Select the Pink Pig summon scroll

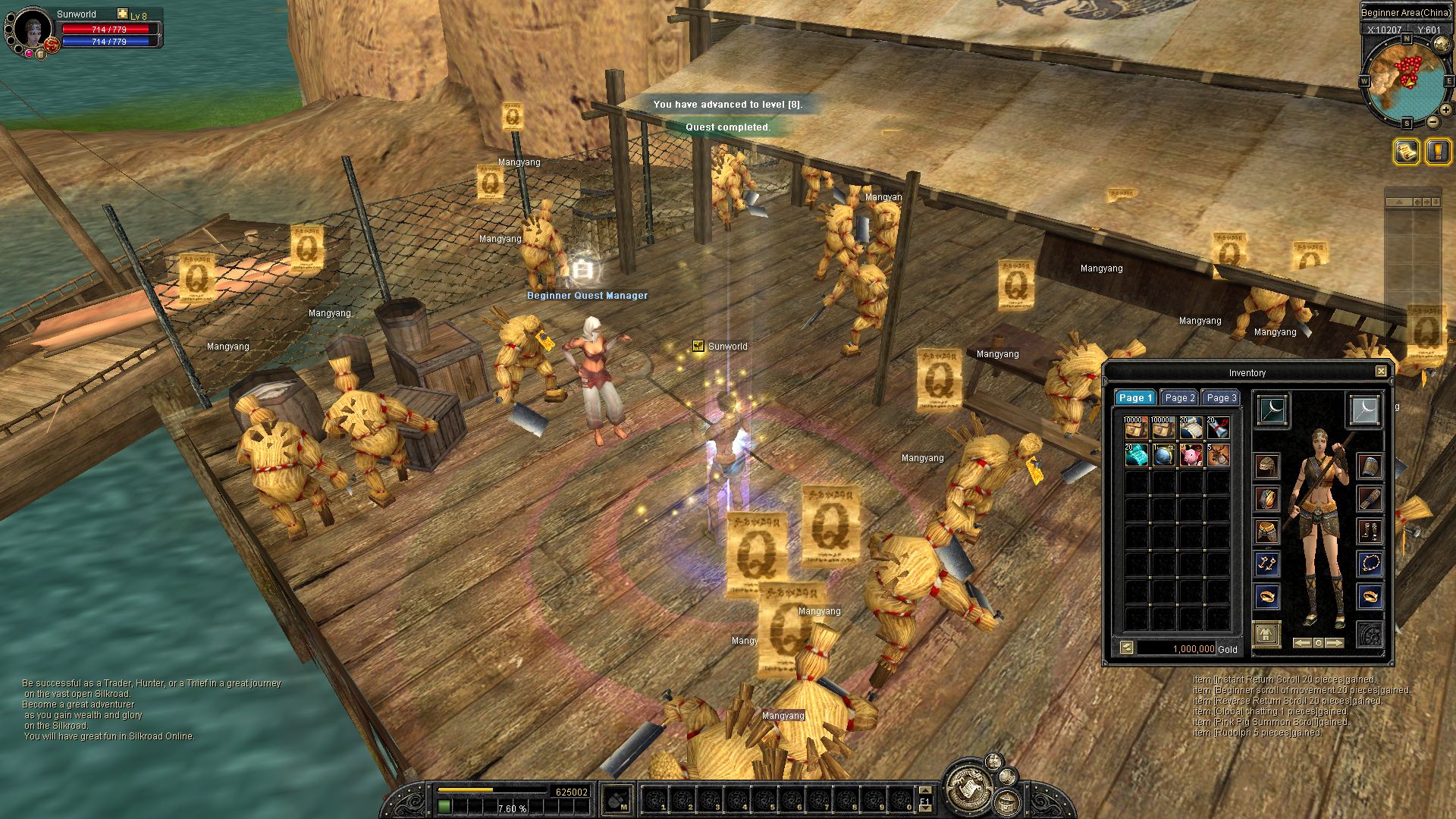point(1191,455)
